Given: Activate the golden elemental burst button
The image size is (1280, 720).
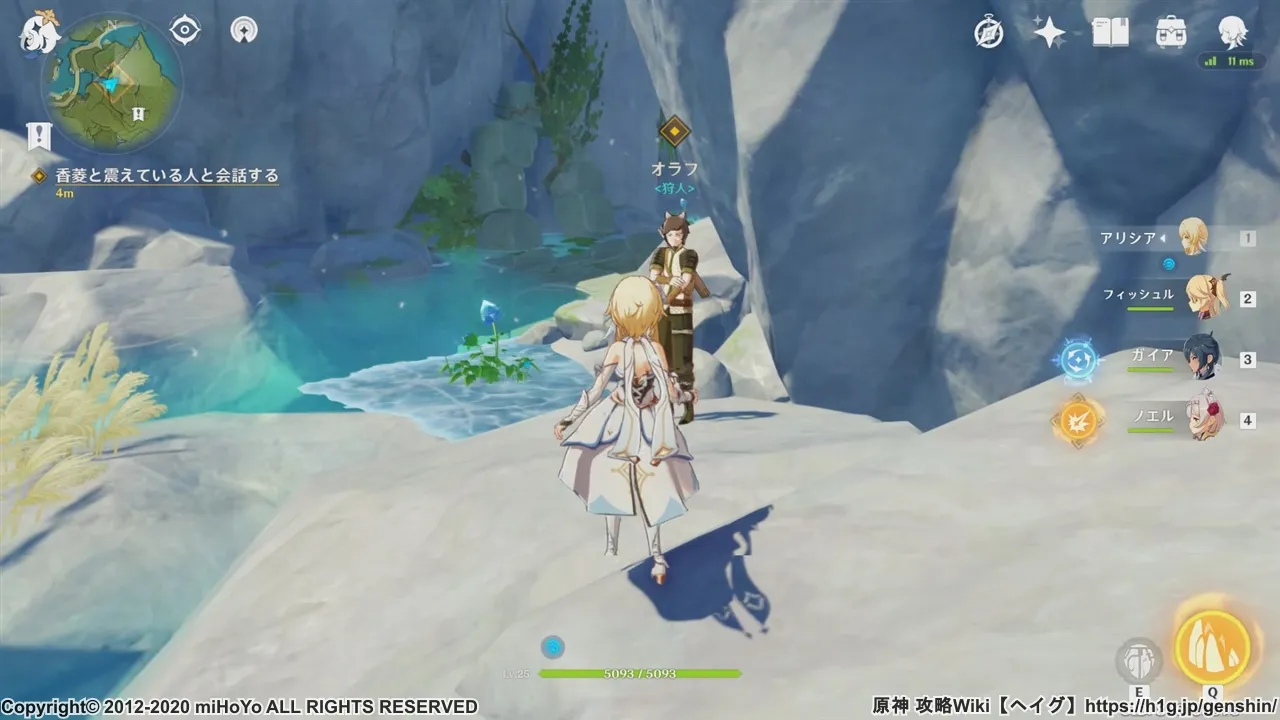Looking at the screenshot, I should click(1212, 647).
